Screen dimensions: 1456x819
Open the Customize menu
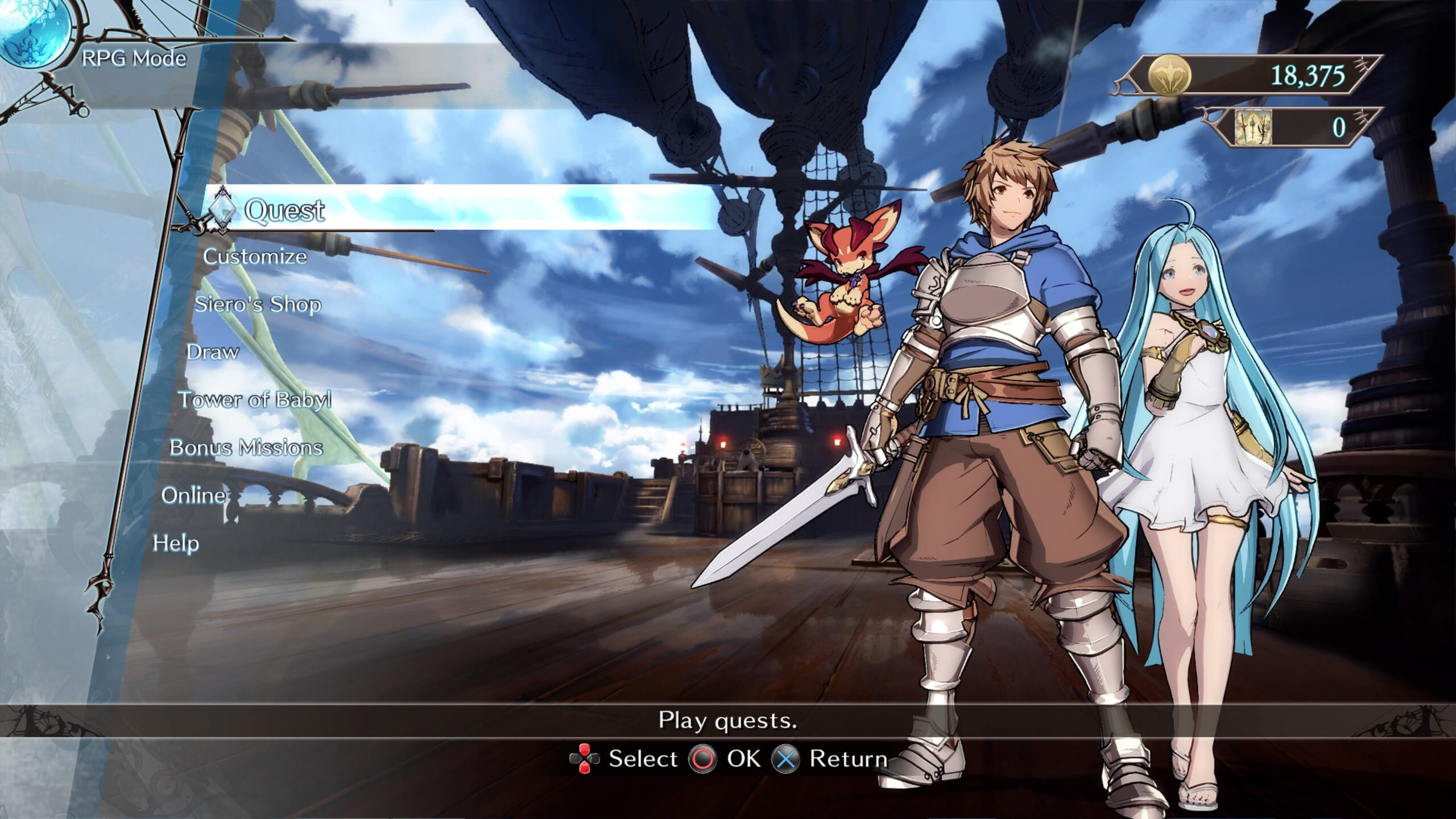point(255,257)
